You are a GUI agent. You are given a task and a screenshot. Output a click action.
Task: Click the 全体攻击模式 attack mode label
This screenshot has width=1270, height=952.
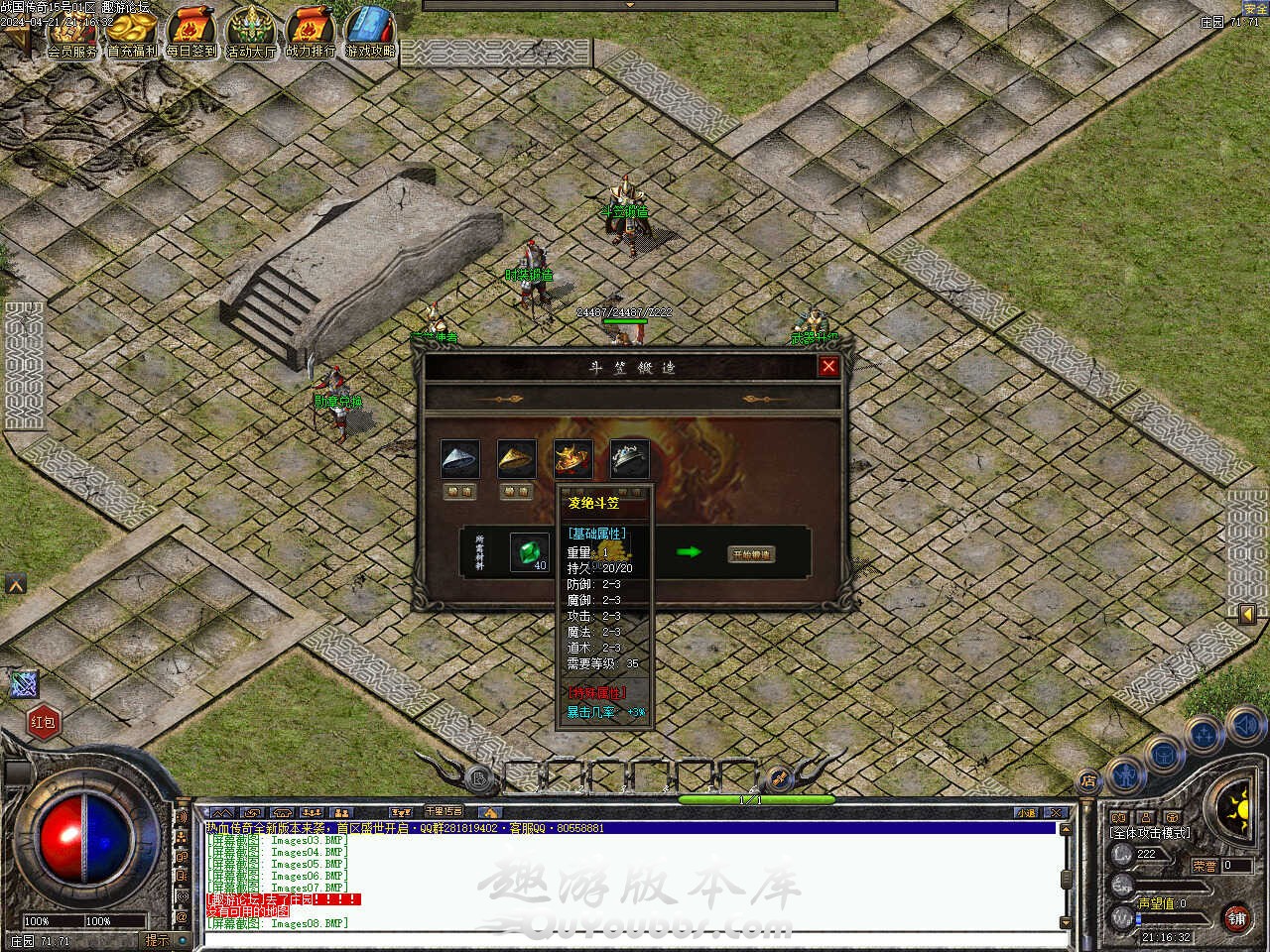coord(1150,833)
